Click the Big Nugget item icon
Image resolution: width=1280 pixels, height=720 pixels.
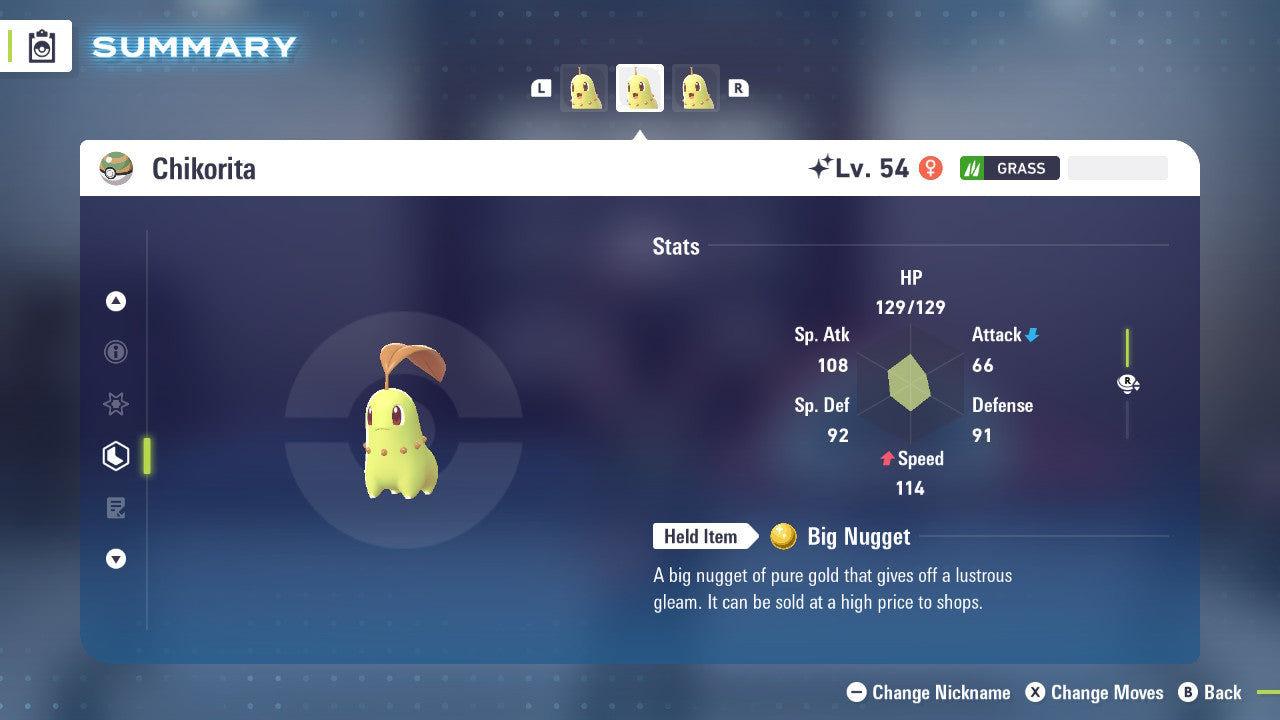click(782, 536)
